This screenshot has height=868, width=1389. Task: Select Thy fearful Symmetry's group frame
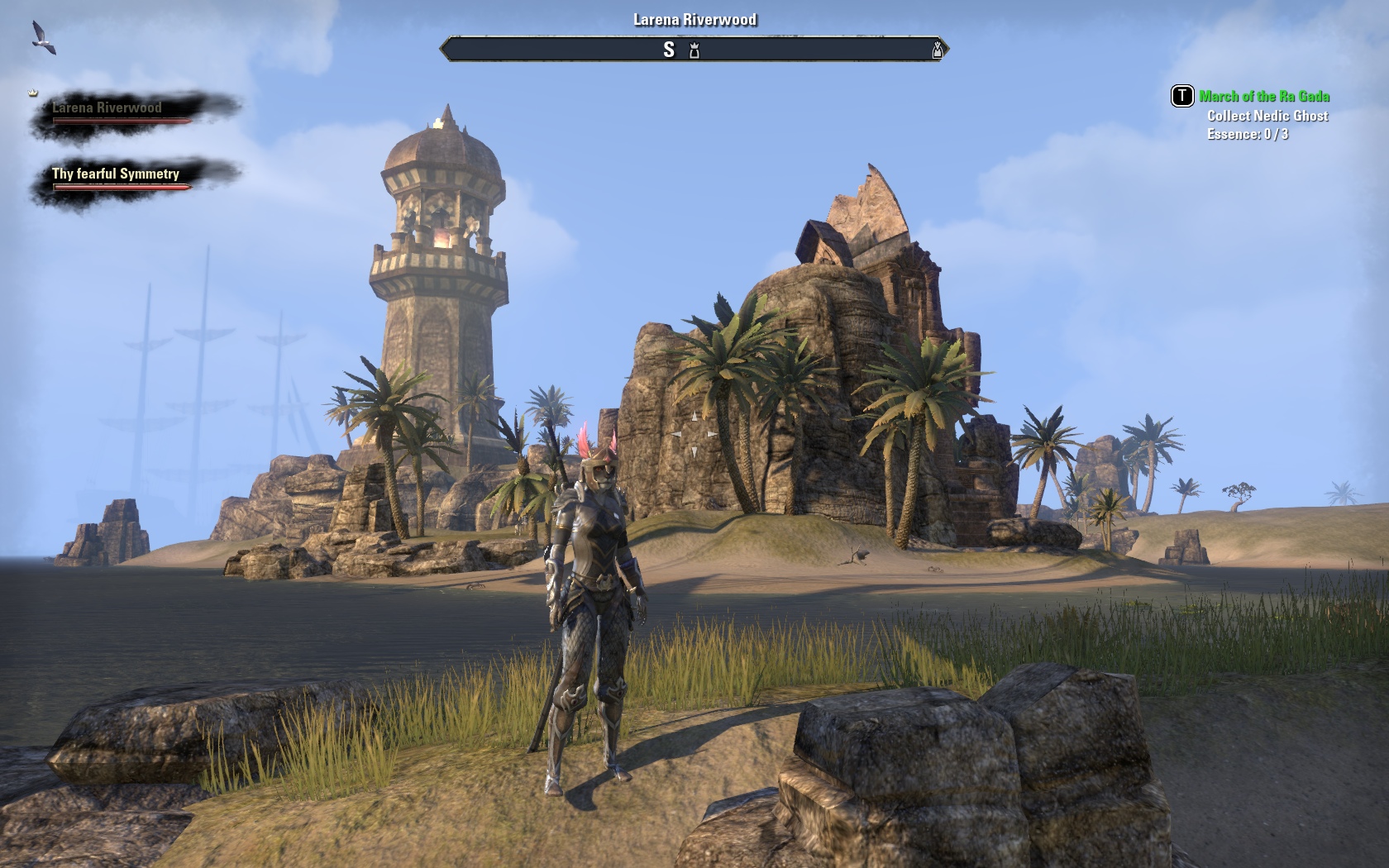point(122,179)
